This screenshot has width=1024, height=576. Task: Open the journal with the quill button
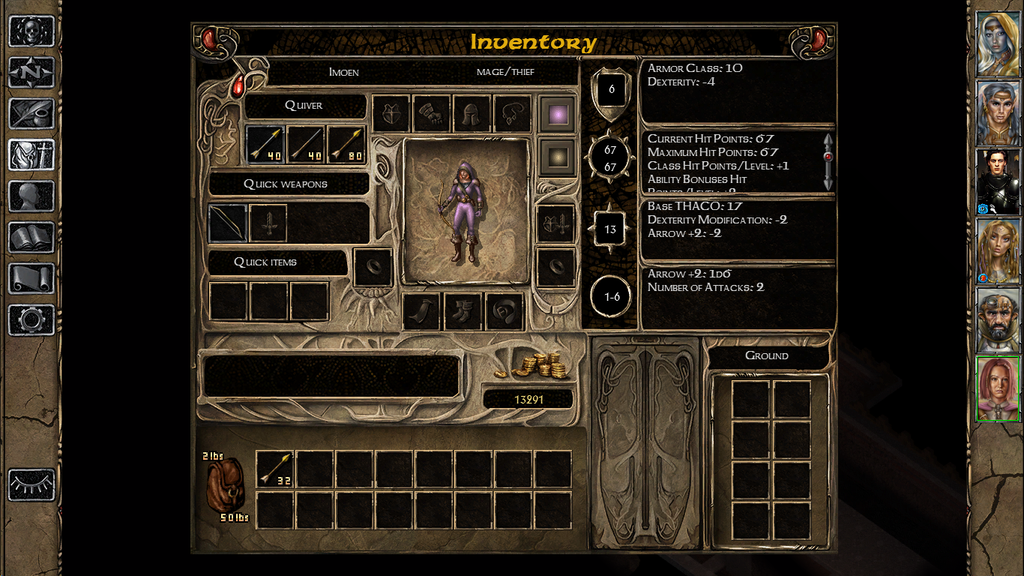pyautogui.click(x=31, y=113)
